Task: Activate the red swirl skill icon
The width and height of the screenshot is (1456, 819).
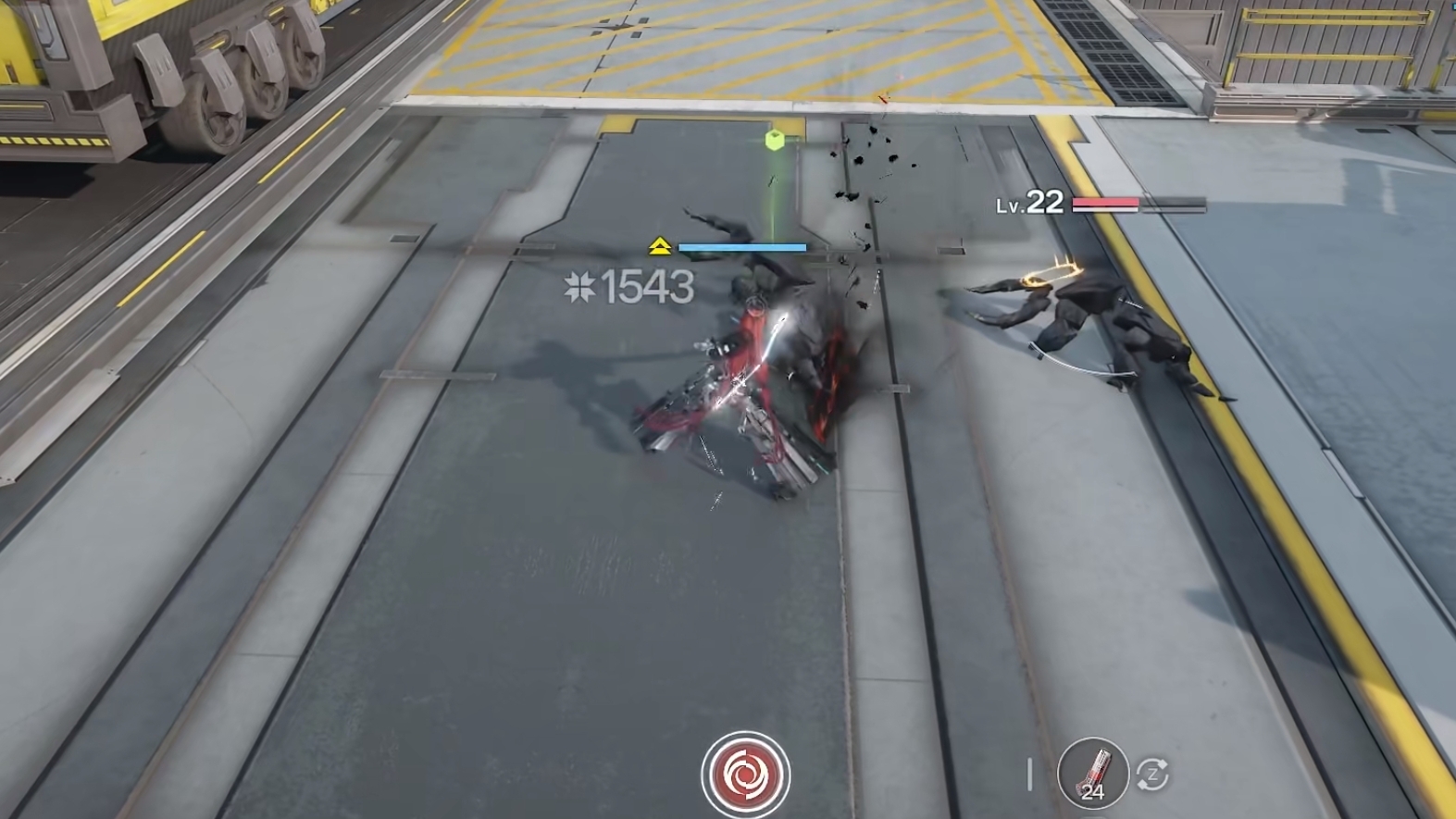Action: coord(745,775)
